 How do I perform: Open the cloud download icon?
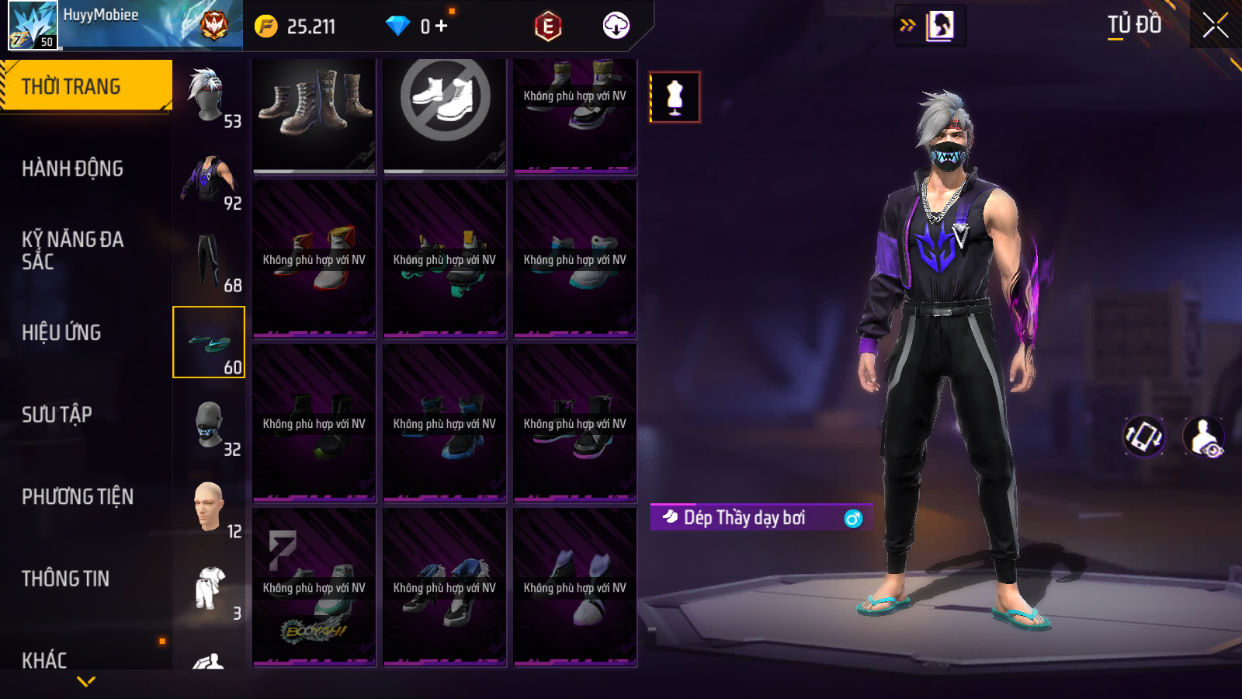[616, 27]
